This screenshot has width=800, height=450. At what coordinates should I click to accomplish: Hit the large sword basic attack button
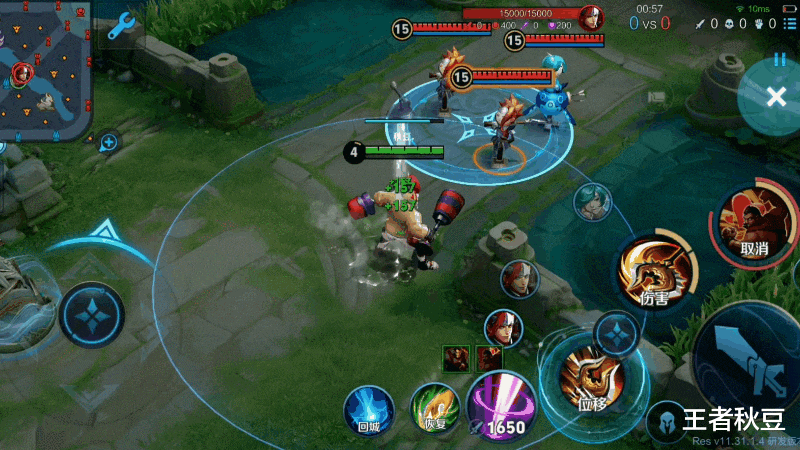[x=752, y=358]
